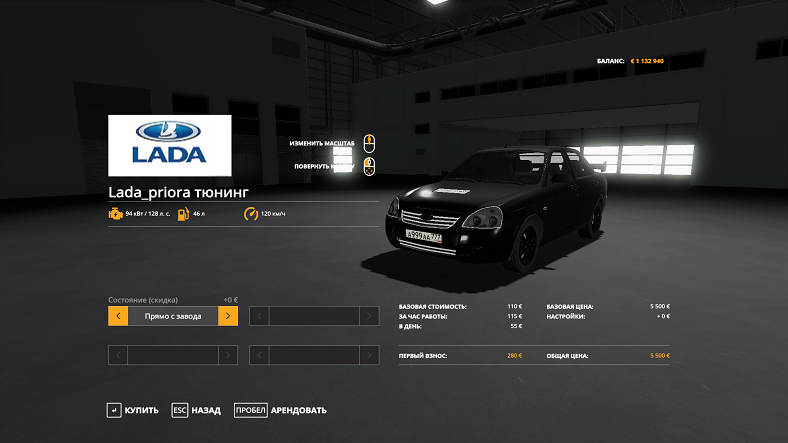Select the next vehicle condition option

pyautogui.click(x=228, y=316)
